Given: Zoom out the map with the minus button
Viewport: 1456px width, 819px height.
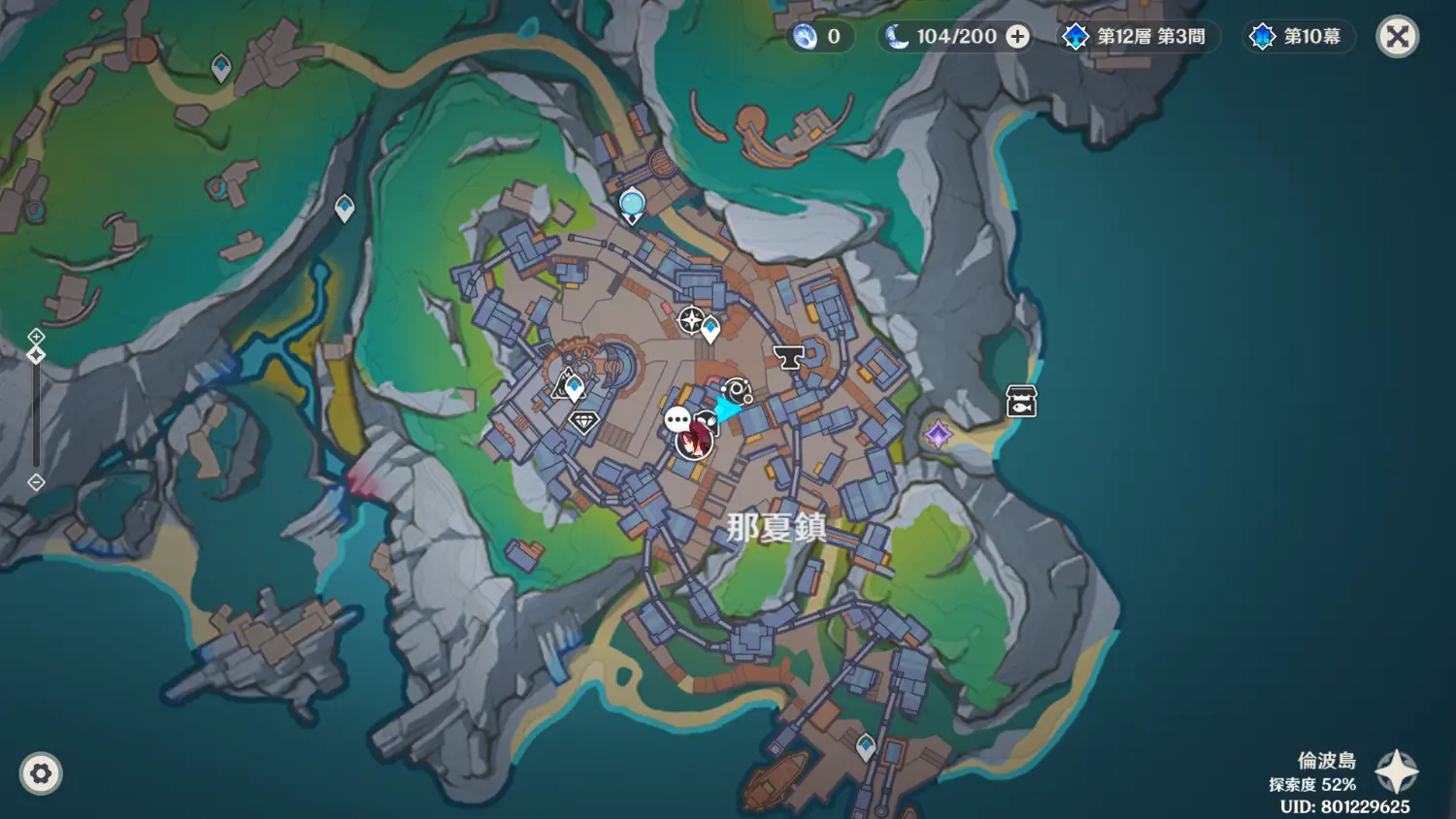Looking at the screenshot, I should (36, 482).
